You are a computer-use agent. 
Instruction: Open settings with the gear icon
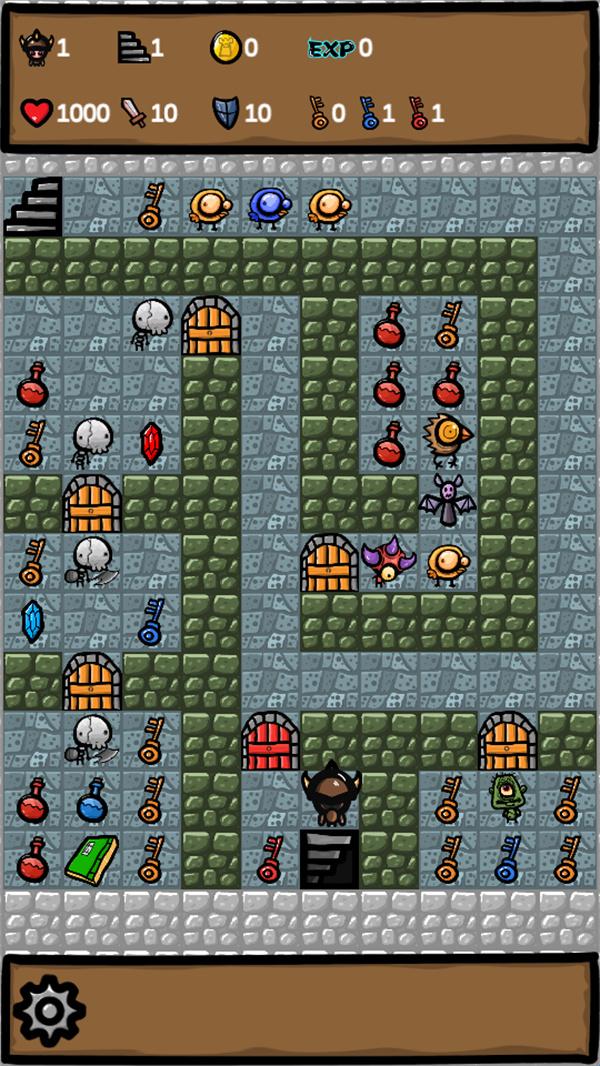(49, 1010)
